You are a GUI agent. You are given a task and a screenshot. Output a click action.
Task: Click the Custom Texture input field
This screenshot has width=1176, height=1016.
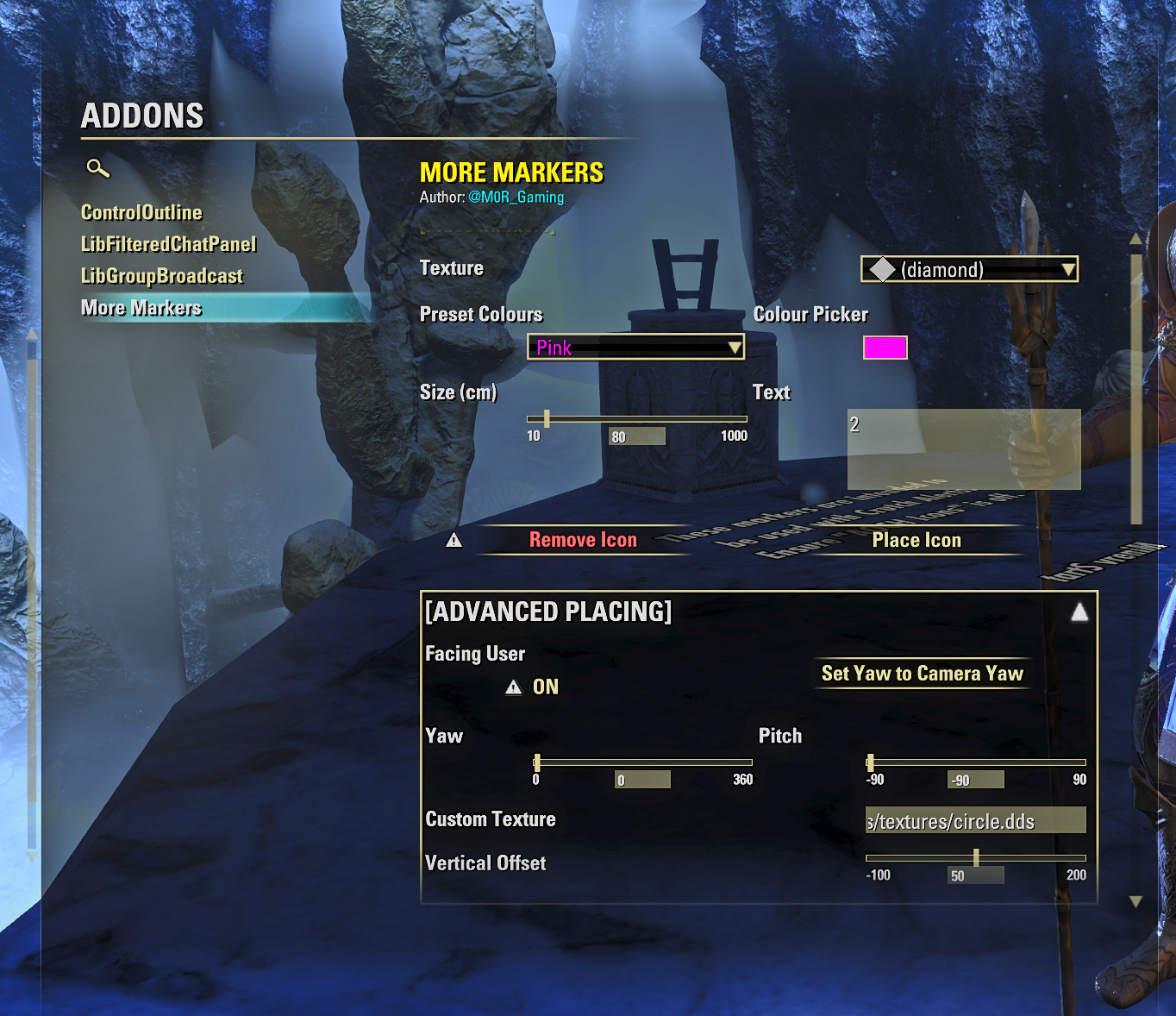(x=975, y=820)
